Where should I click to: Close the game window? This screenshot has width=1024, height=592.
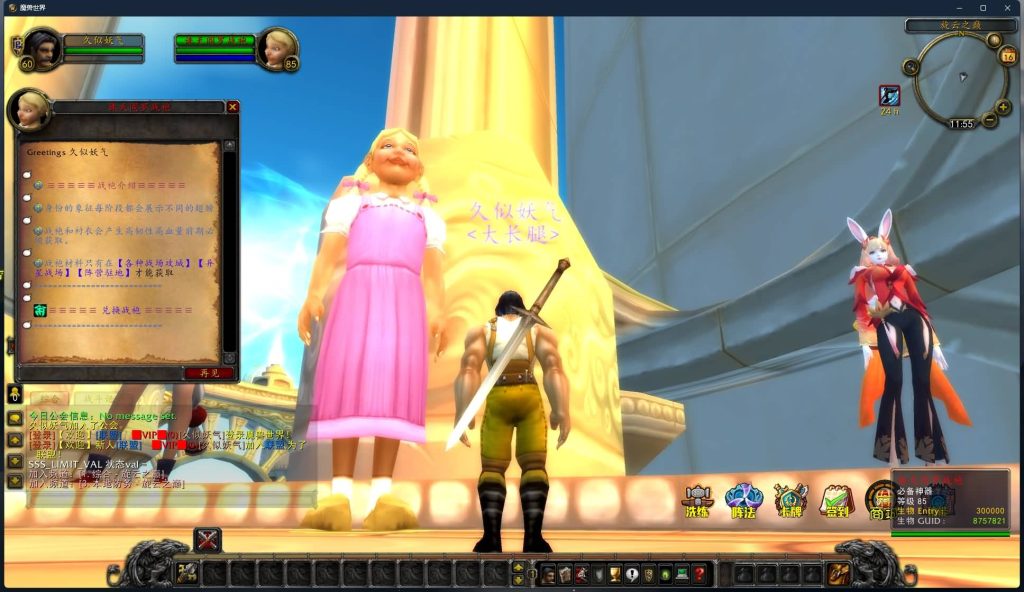pos(1007,7)
